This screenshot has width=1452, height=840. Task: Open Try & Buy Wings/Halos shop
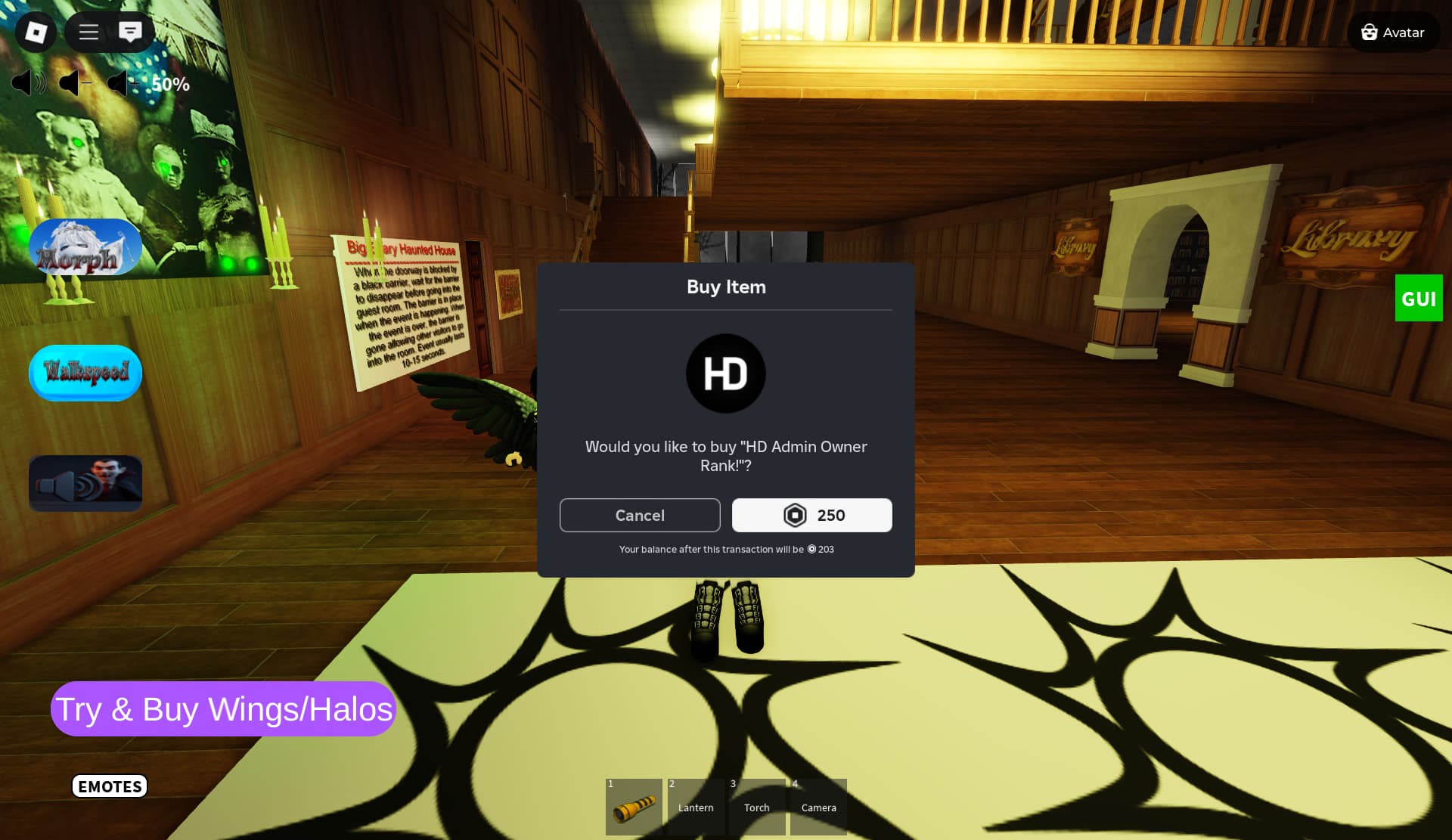coord(223,709)
